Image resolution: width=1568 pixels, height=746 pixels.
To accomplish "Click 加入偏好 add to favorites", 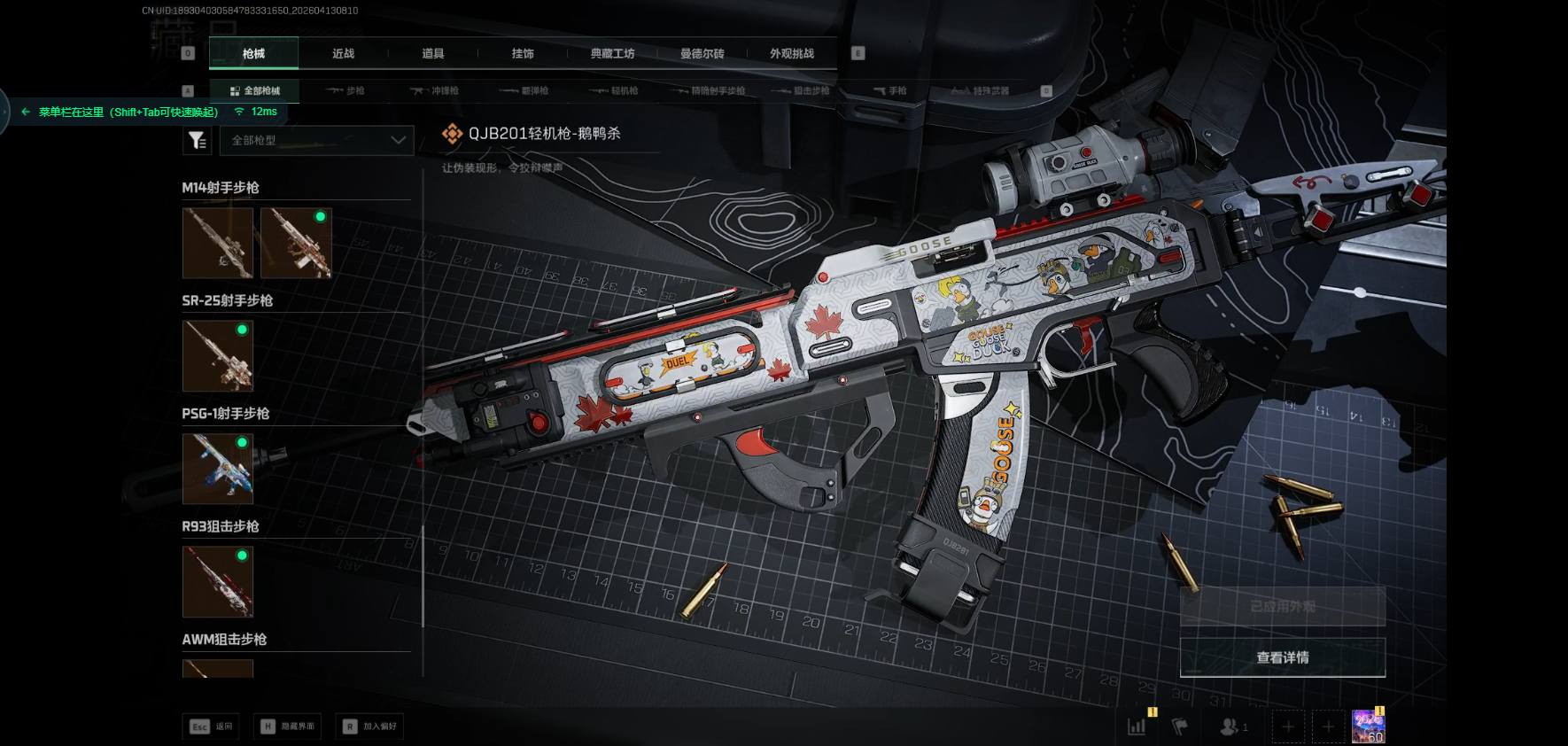I will point(371,727).
